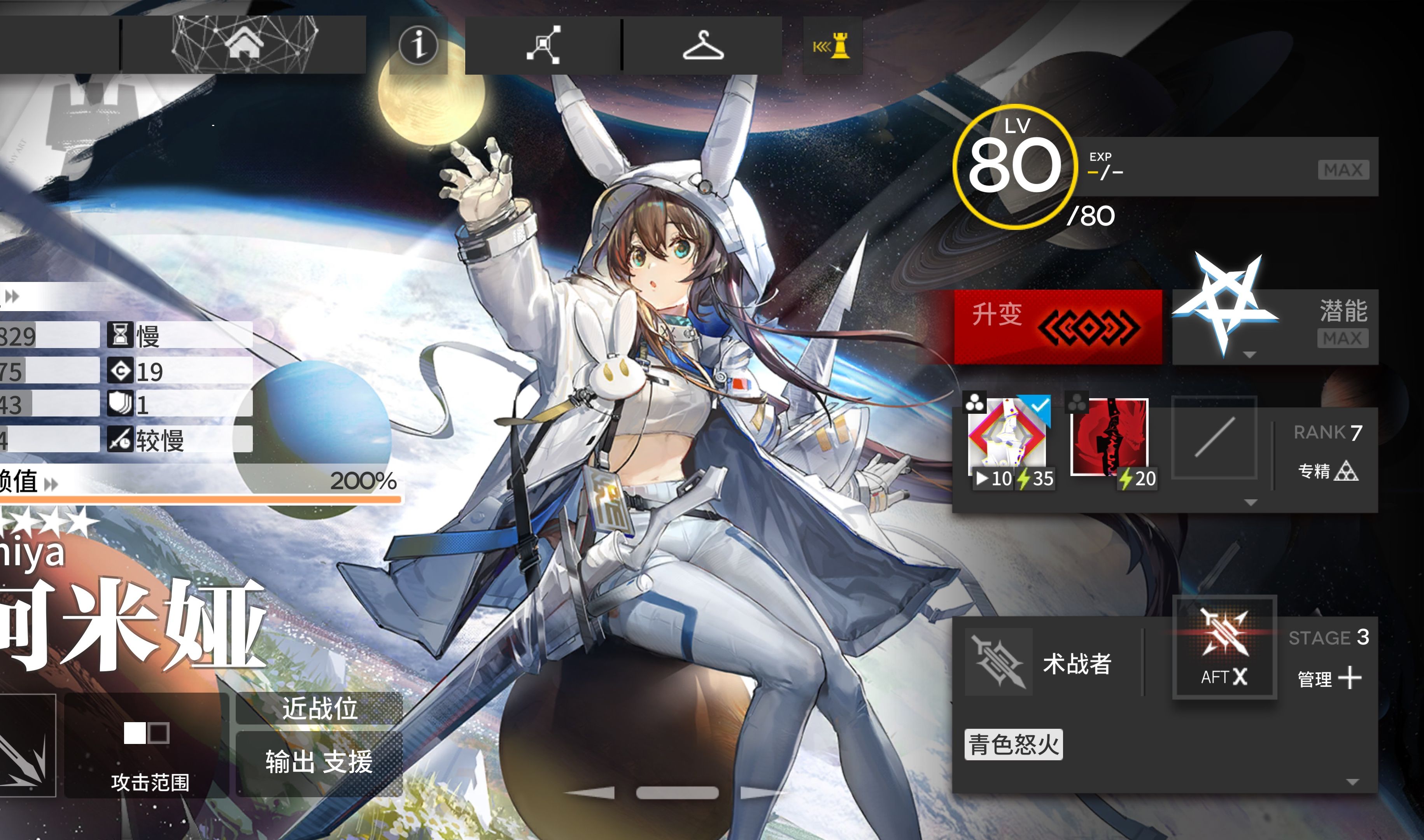Open skill RANK 7 专精 mastery
Image resolution: width=1424 pixels, height=840 pixels.
(1327, 453)
